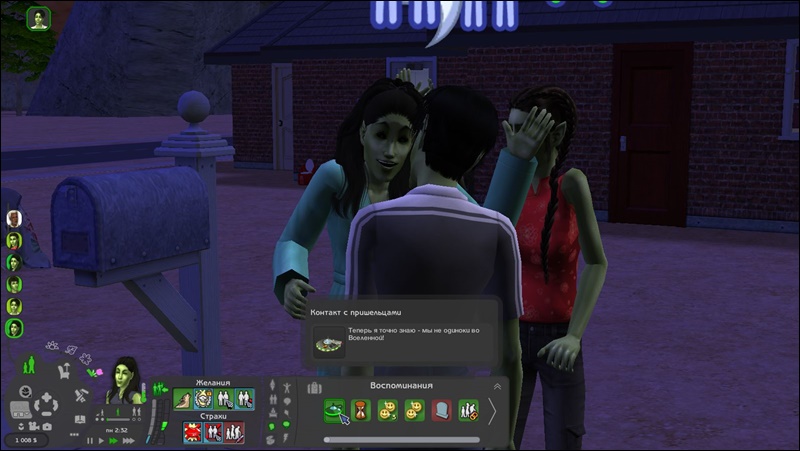800x451 pixels.
Task: Set game speed to normal play
Action: tap(102, 440)
